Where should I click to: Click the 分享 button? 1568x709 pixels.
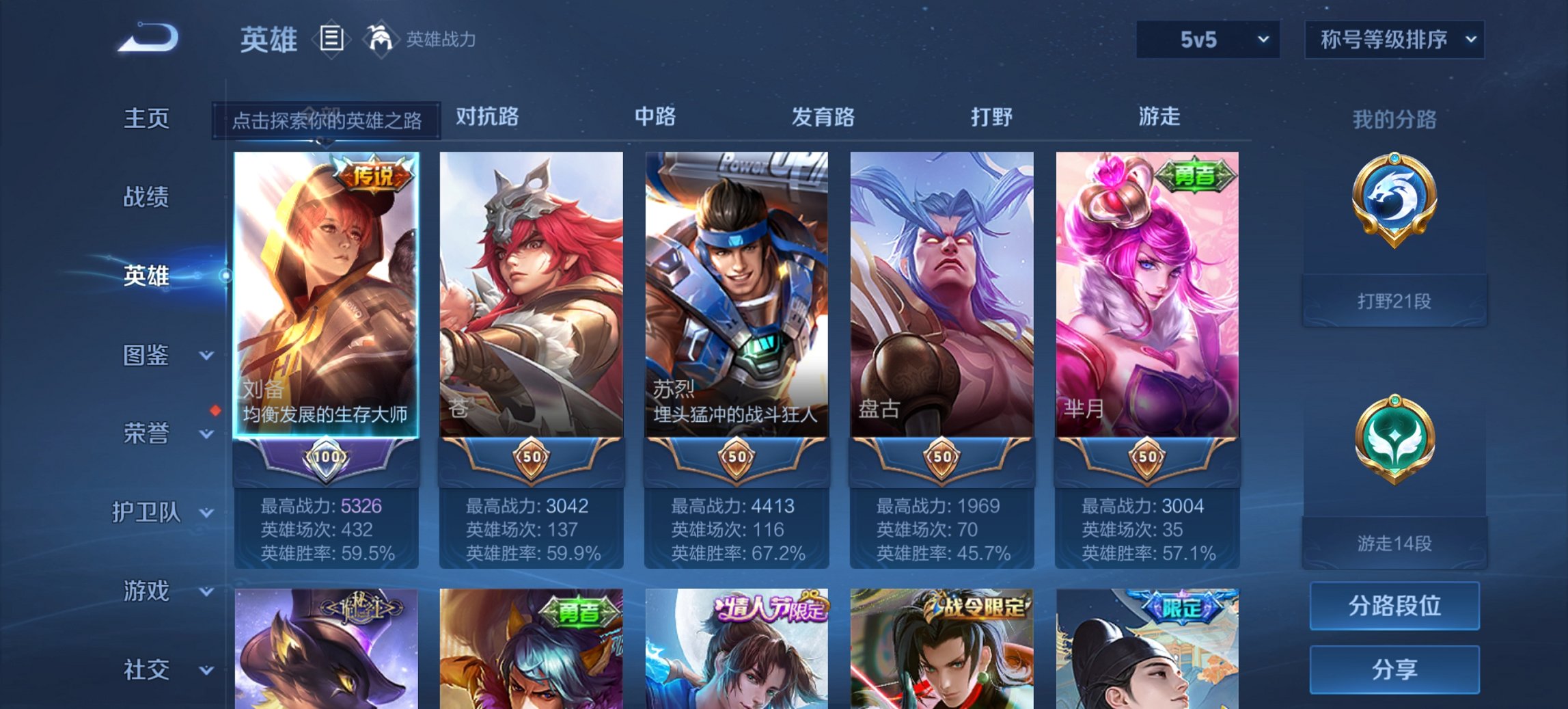[x=1394, y=668]
